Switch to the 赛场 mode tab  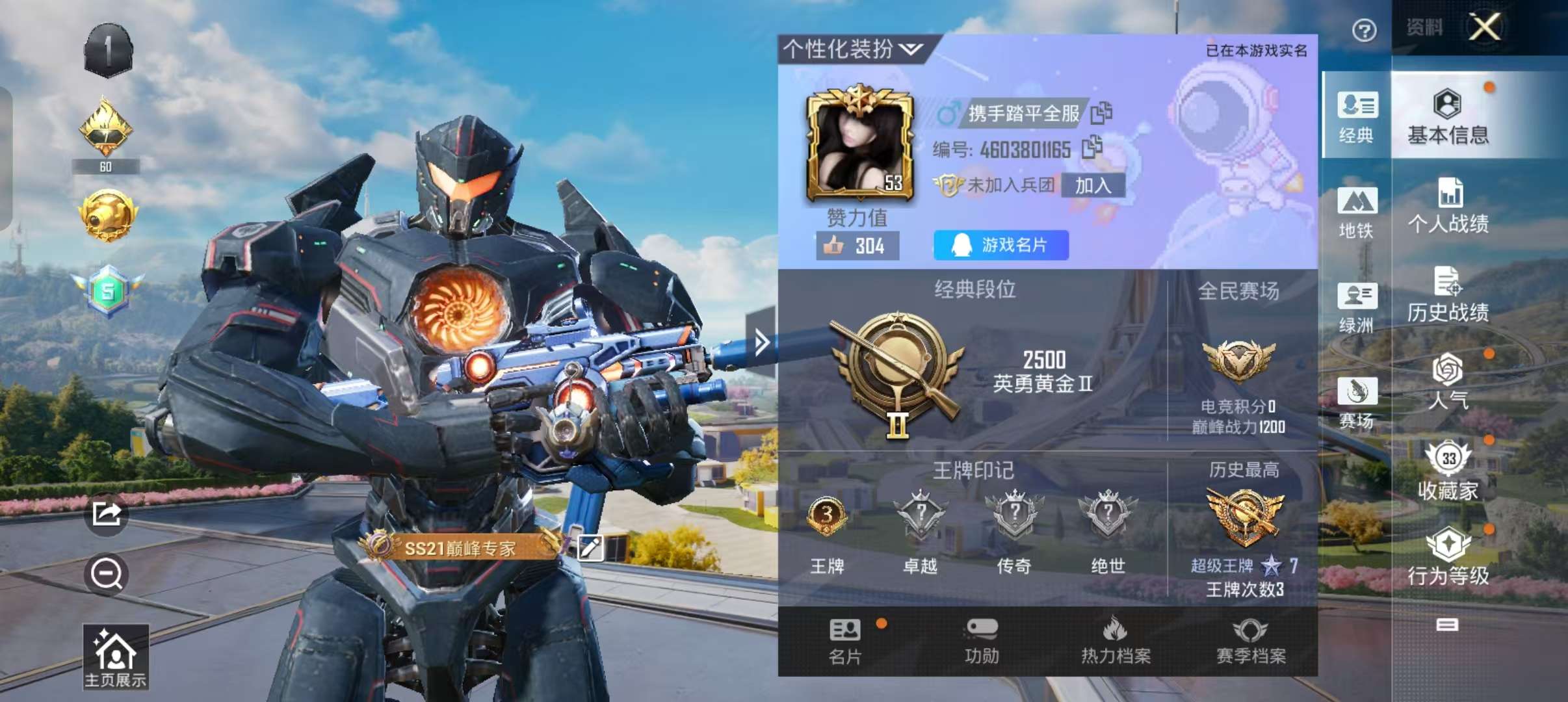(x=1357, y=402)
